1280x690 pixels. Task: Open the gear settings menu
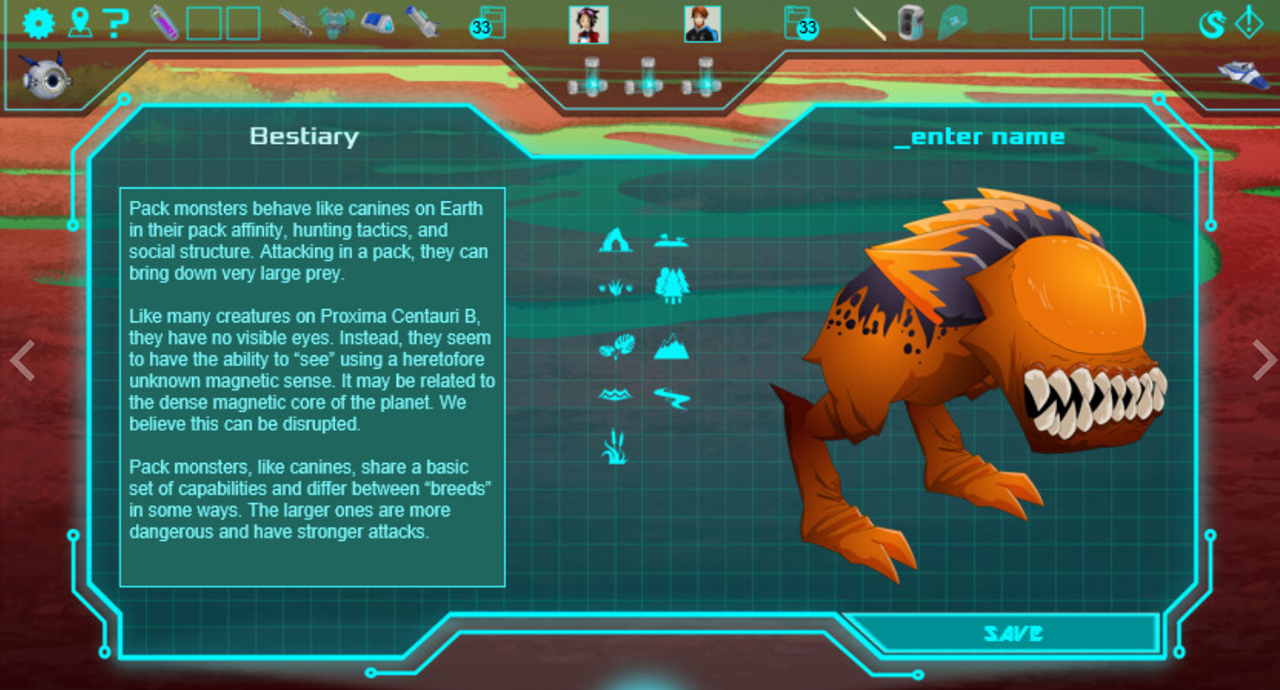[38, 23]
